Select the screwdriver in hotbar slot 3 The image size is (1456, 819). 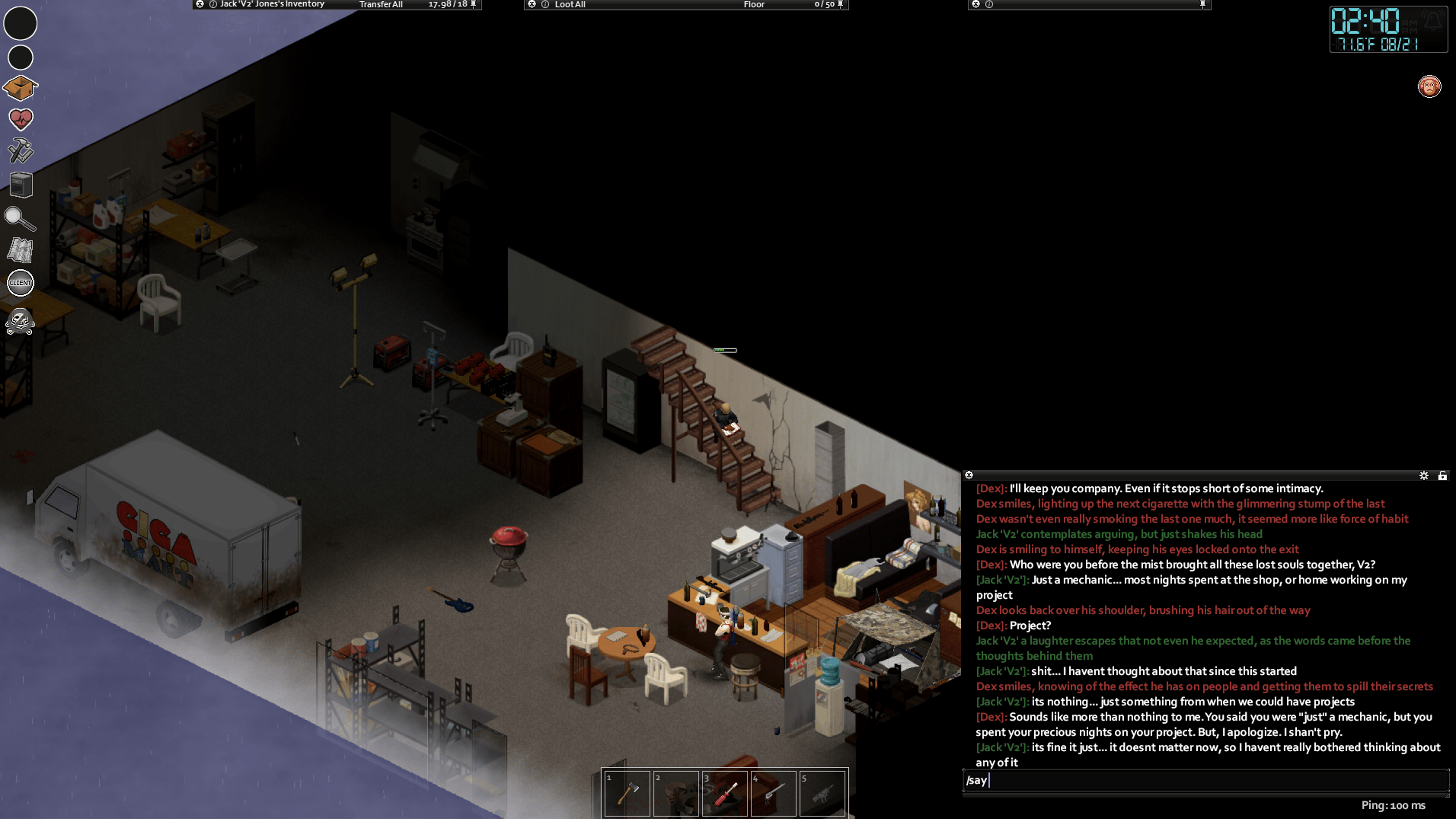725,793
